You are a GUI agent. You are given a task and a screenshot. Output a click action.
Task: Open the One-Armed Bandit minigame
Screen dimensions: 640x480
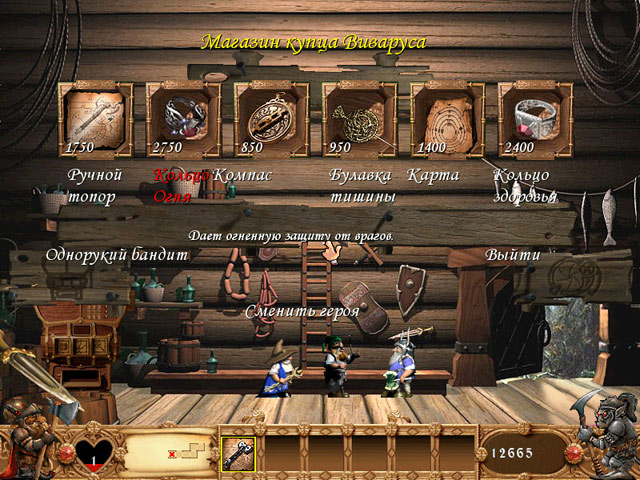(x=116, y=255)
